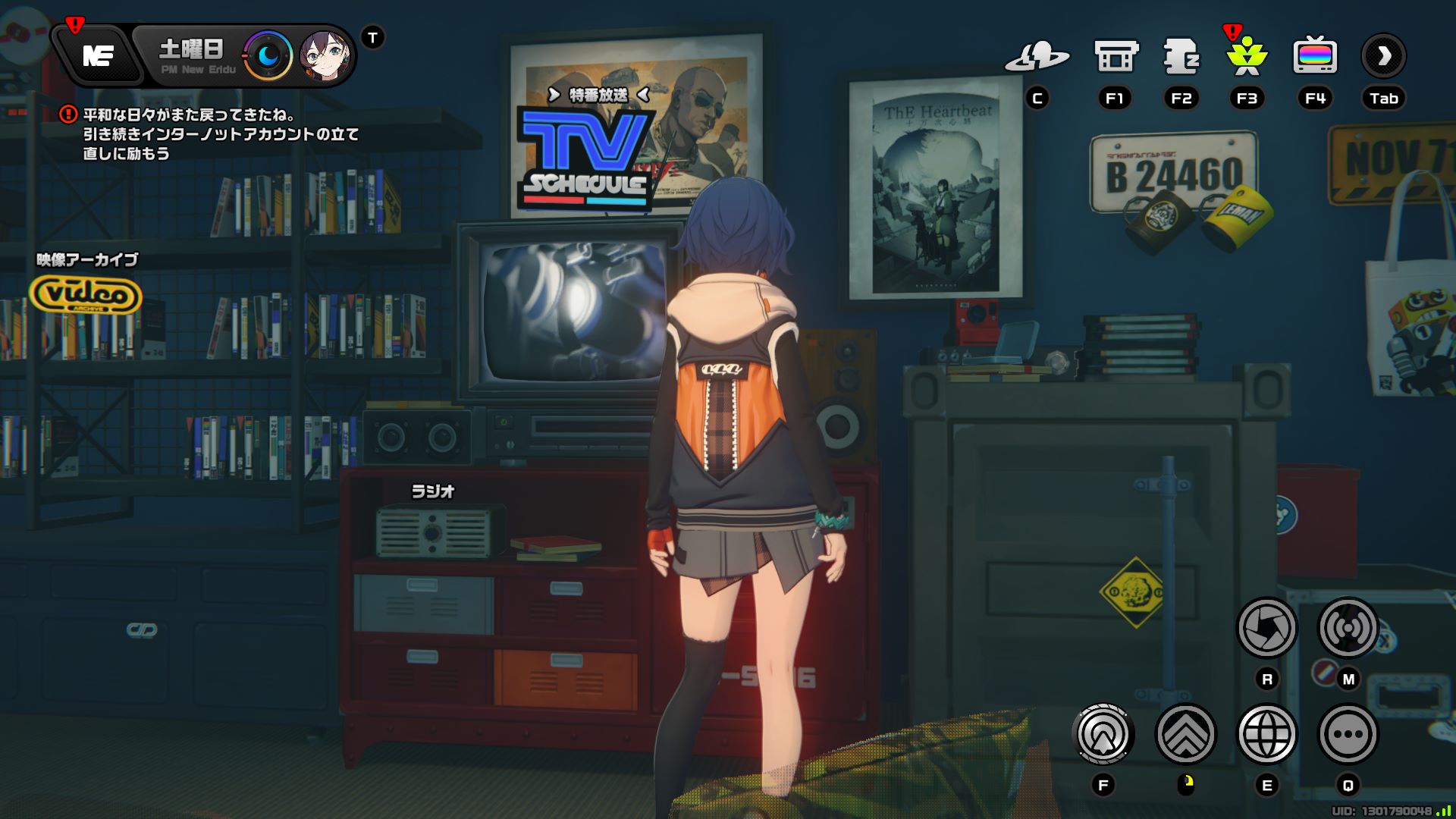Open the world map planet icon (C)
Viewport: 1456px width, 819px height.
pyautogui.click(x=1039, y=55)
